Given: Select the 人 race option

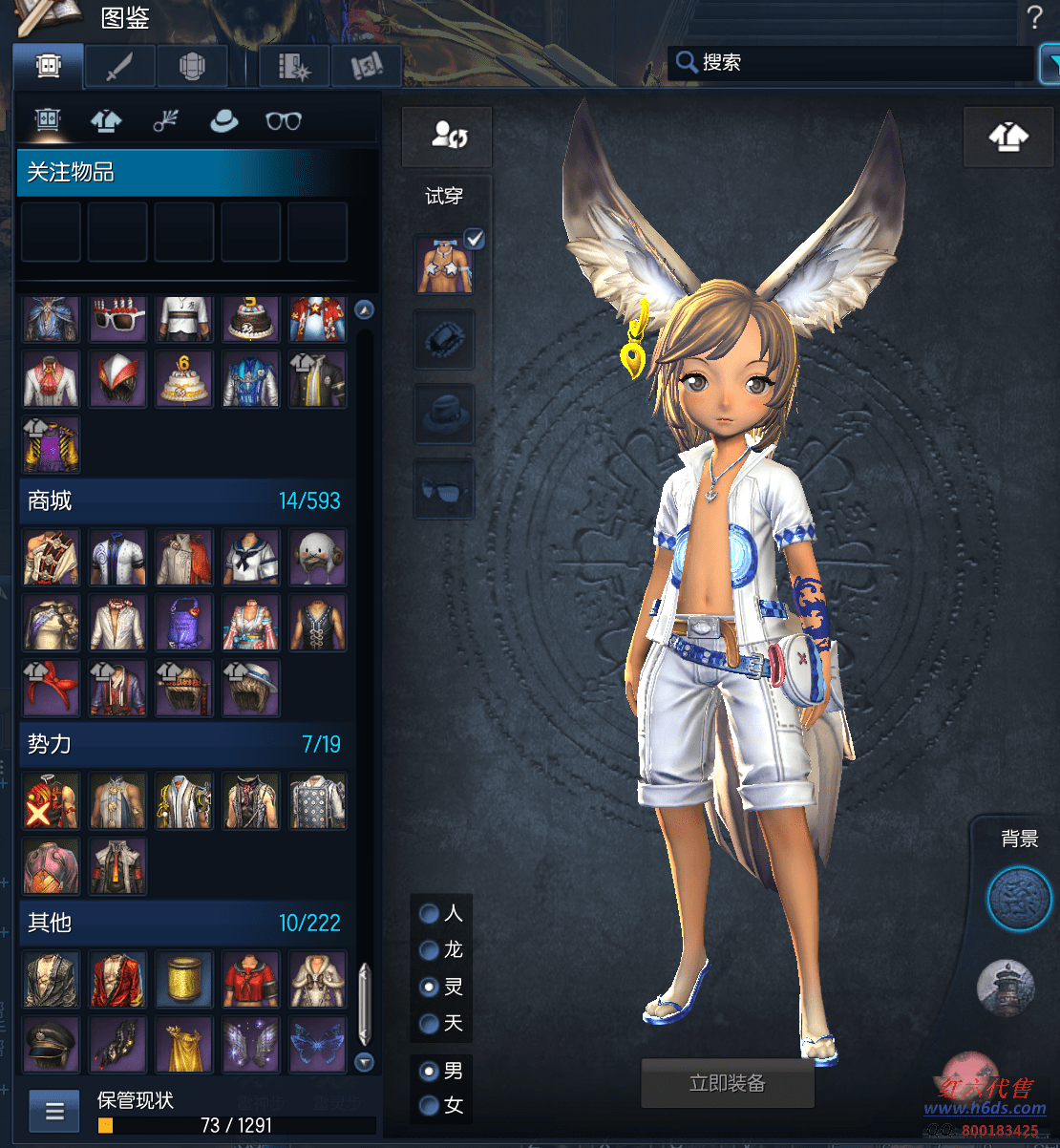Looking at the screenshot, I should point(430,914).
